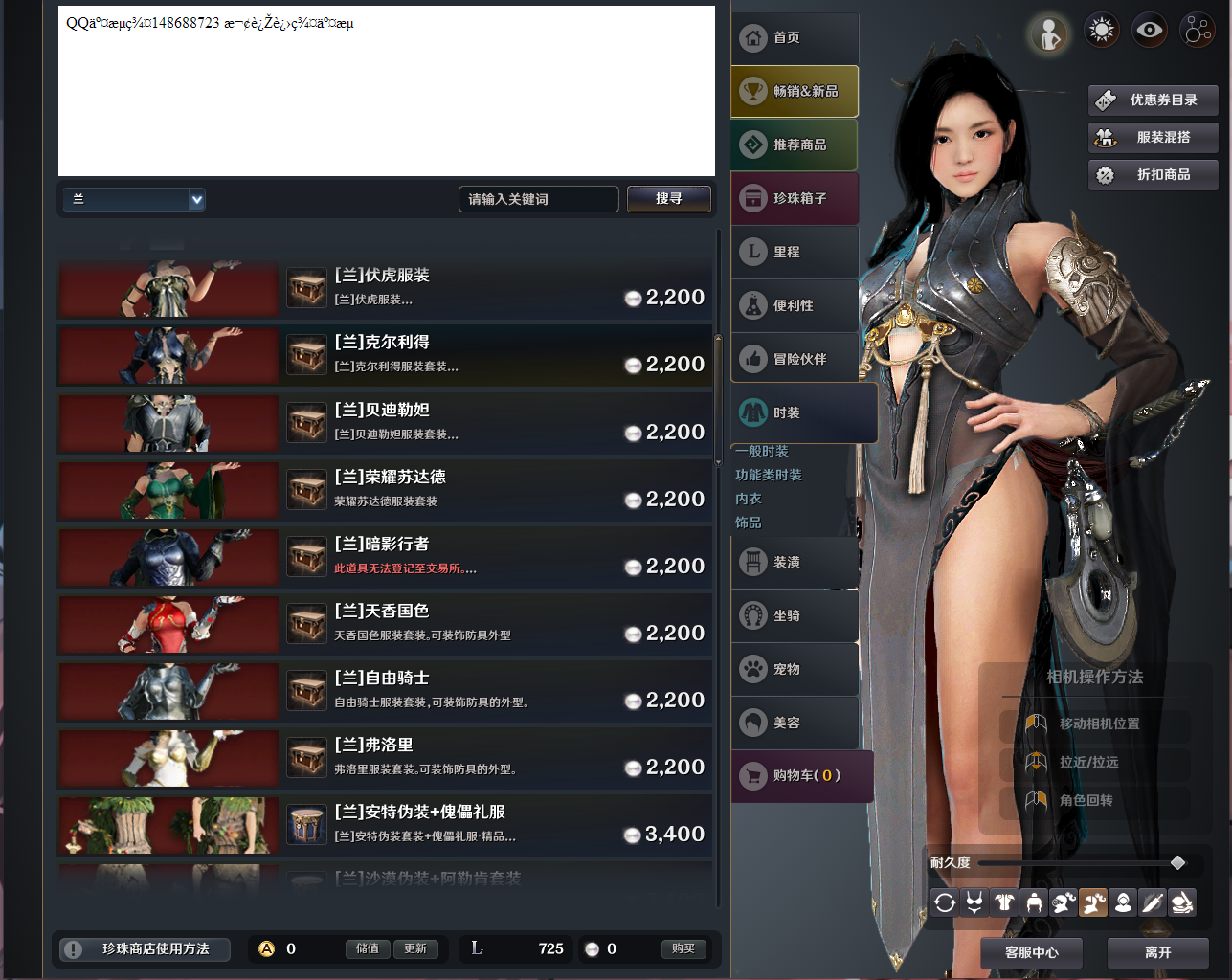Open the 坐骑 mount category

pyautogui.click(x=795, y=615)
